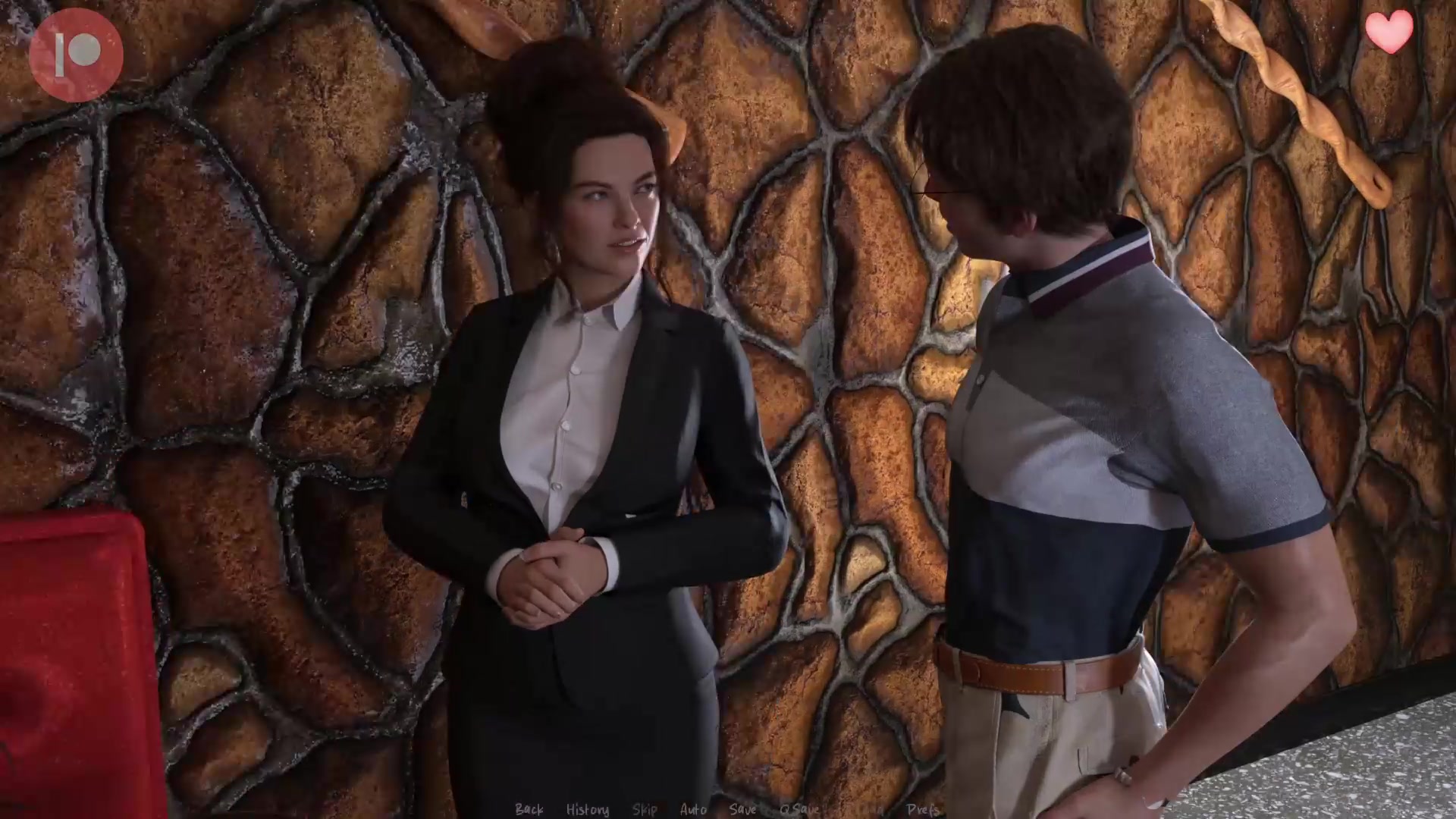Image resolution: width=1456 pixels, height=819 pixels.
Task: Toggle Auto-advance mode
Action: (693, 809)
